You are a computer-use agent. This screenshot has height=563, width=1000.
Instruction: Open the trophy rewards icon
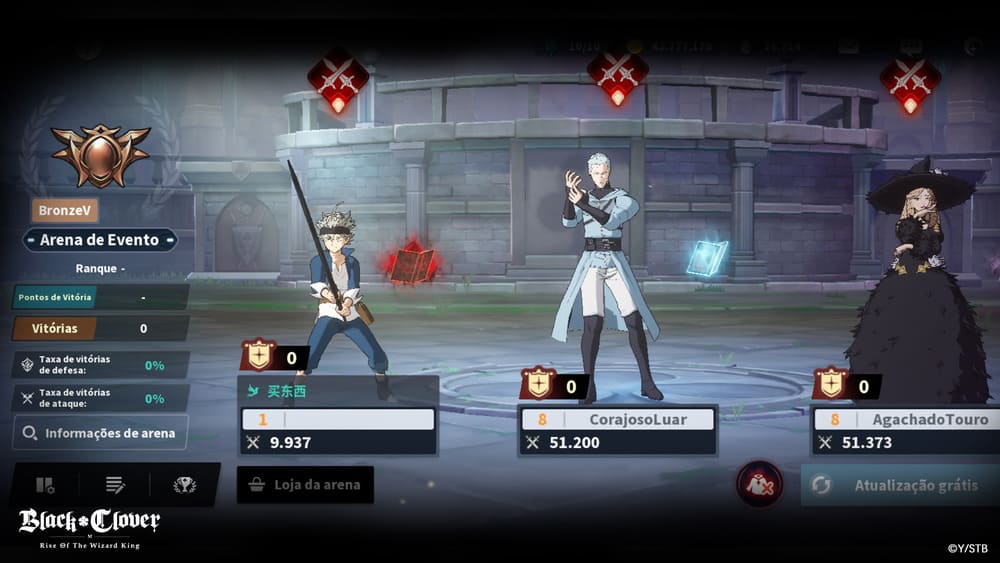(184, 485)
